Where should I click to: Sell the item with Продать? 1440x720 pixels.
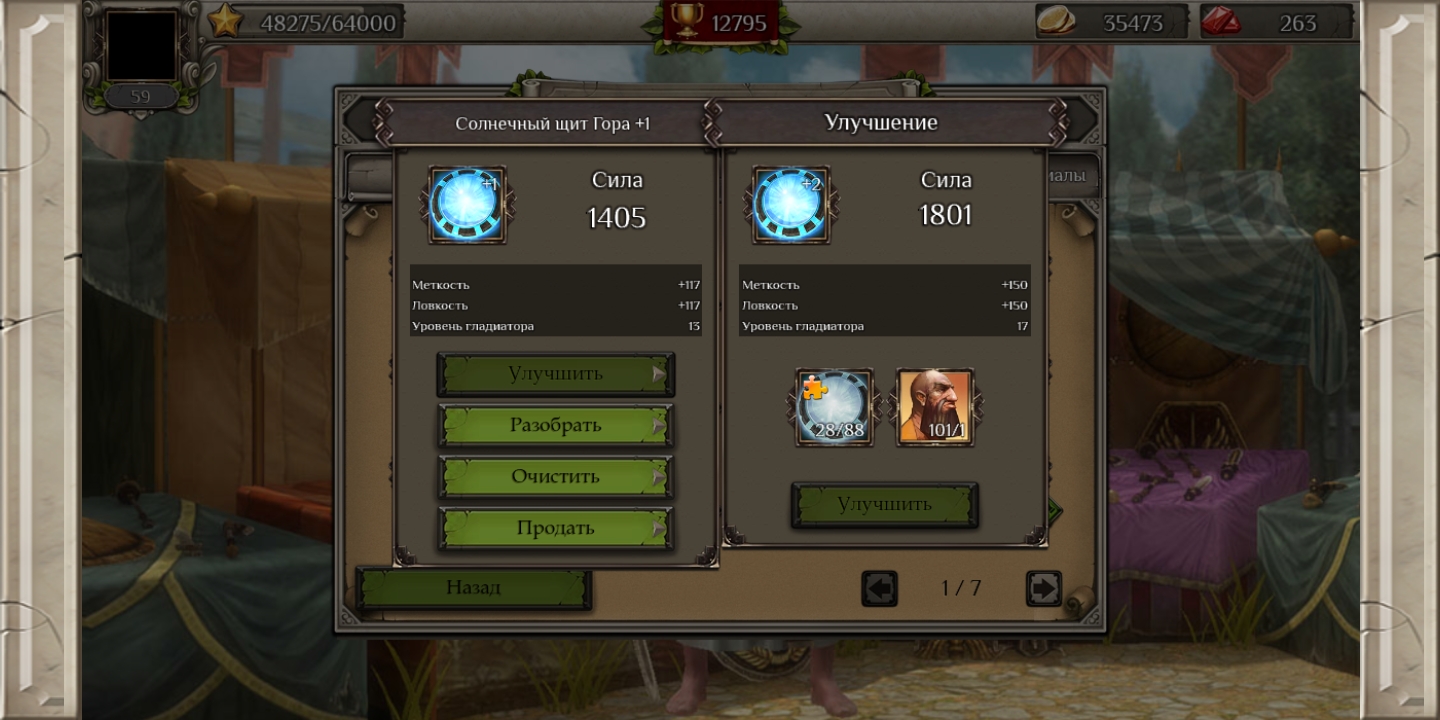pos(555,528)
